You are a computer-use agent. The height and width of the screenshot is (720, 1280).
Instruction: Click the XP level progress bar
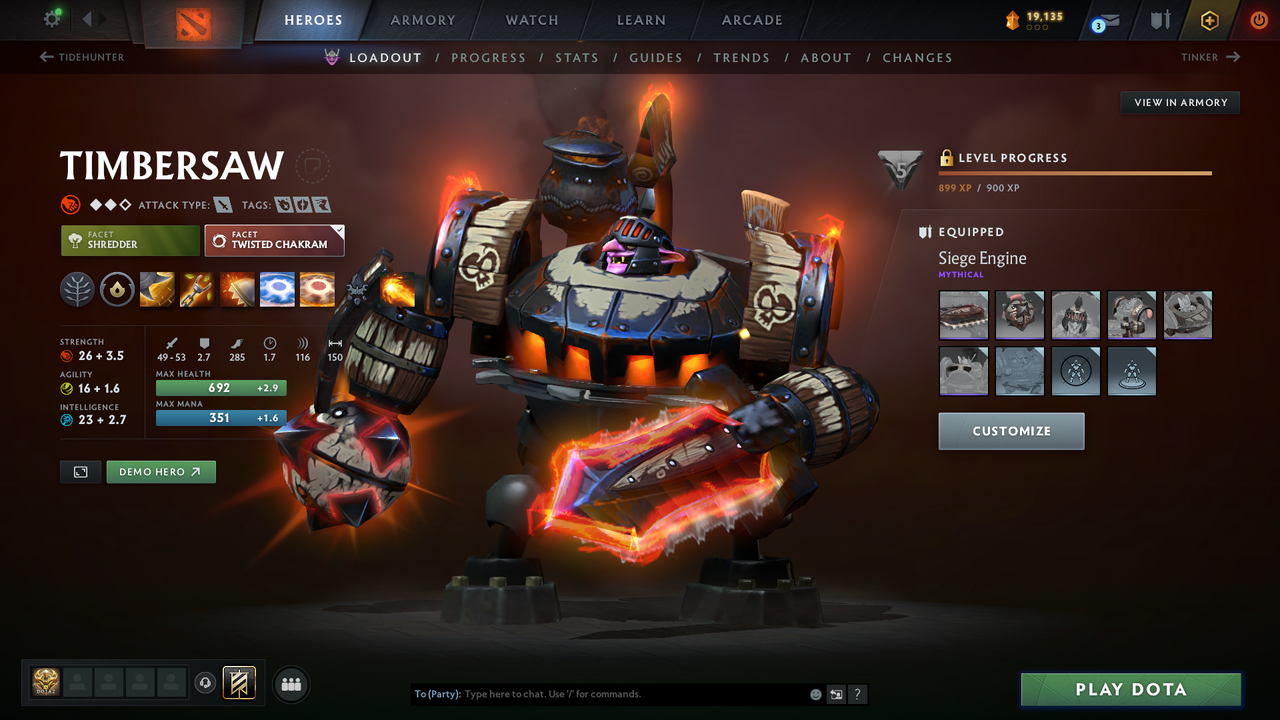[1075, 172]
